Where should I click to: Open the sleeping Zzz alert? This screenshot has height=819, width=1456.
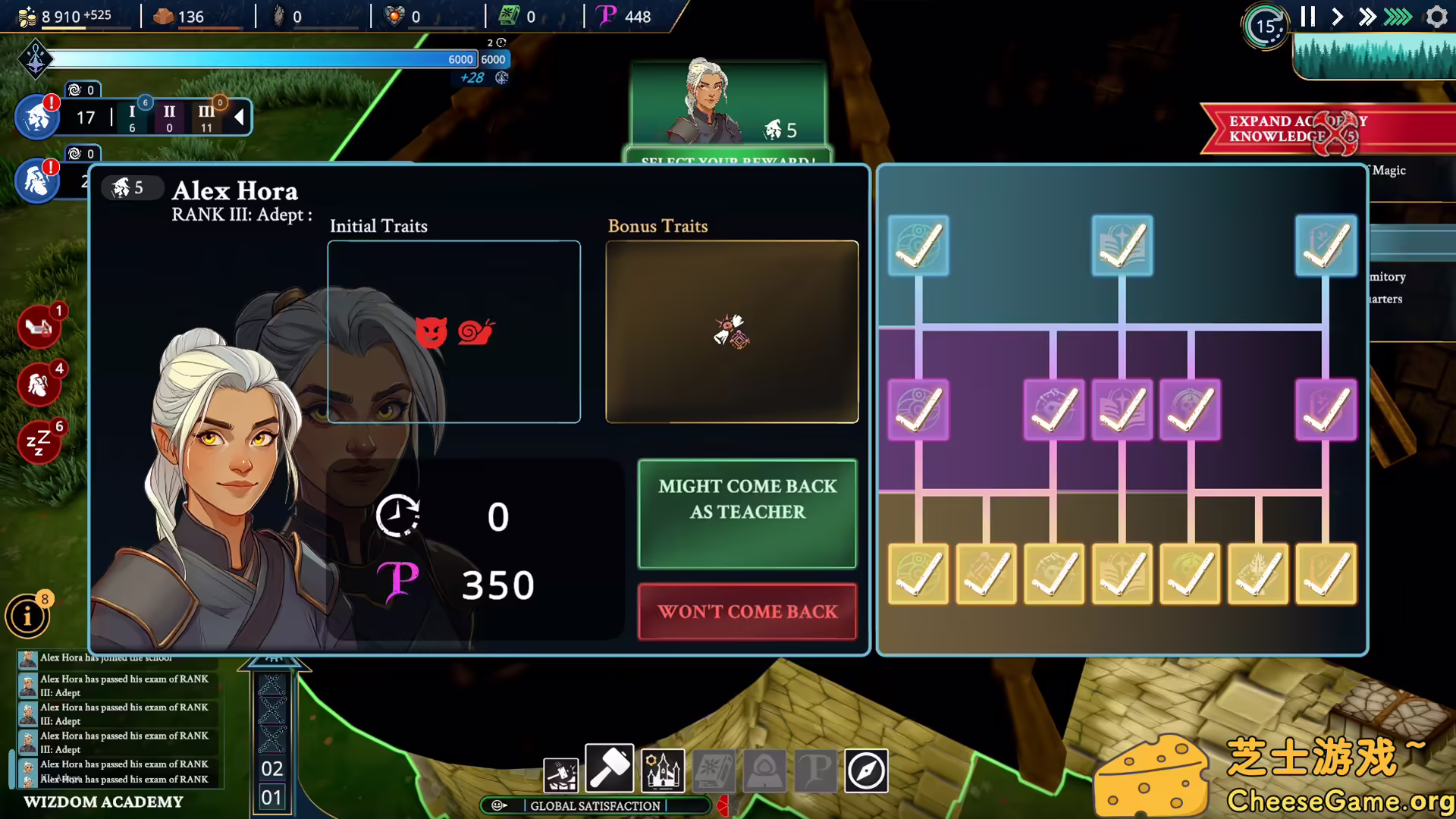[39, 441]
